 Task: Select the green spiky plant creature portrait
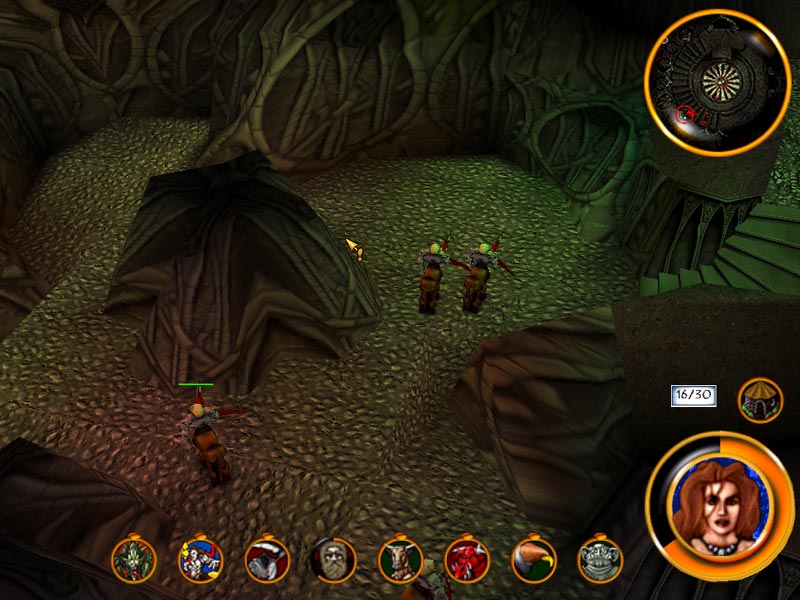point(133,560)
